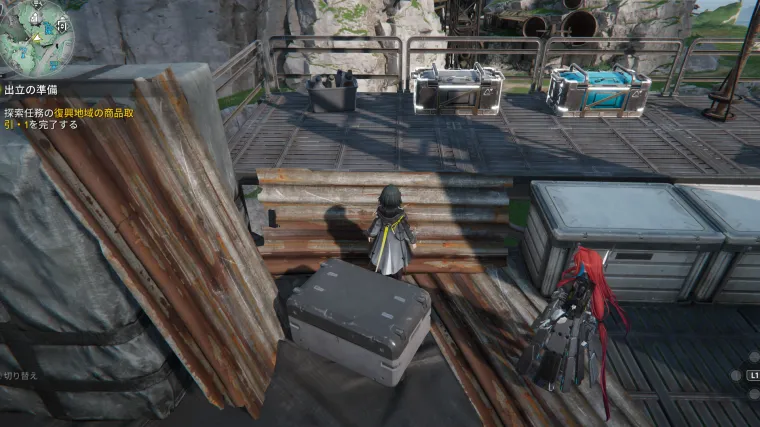This screenshot has width=760, height=427.
Task: Open the circular minimap
Action: 36,37
